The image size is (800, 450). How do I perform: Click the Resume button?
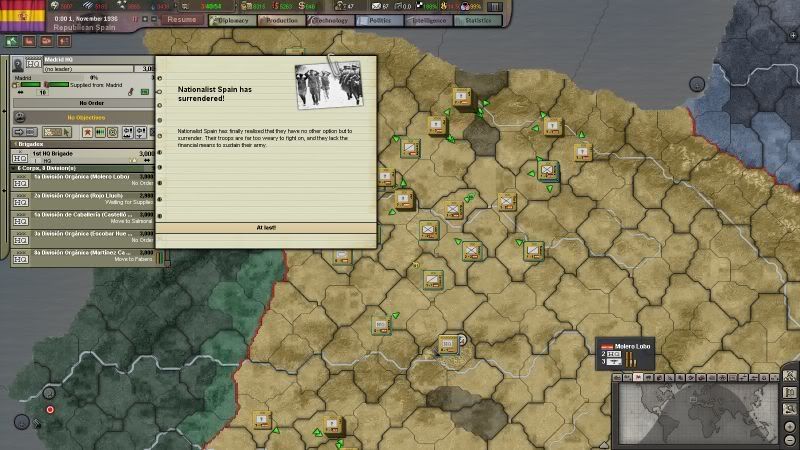(x=182, y=19)
